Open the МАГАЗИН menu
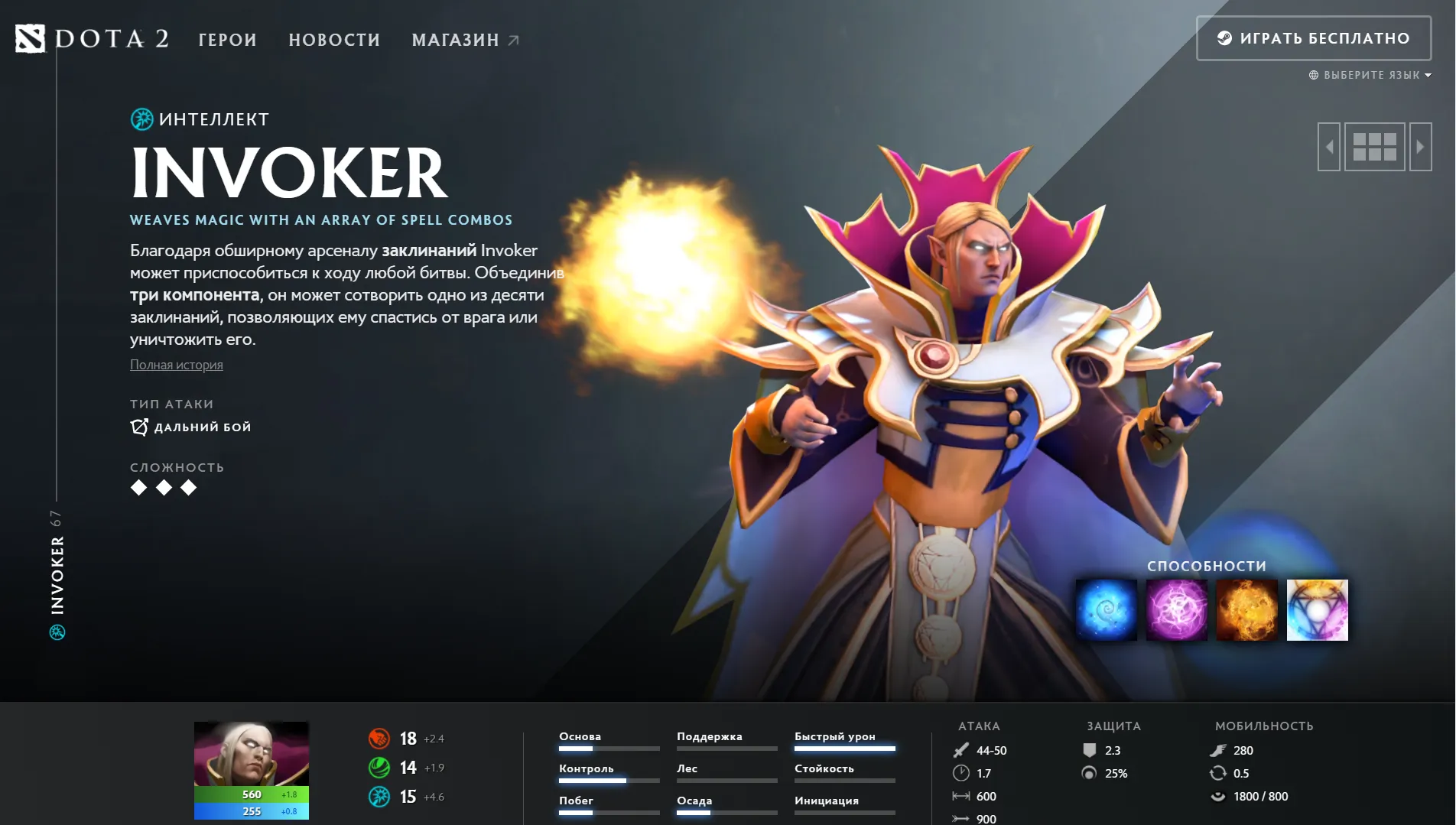Image resolution: width=1456 pixels, height=825 pixels. [456, 40]
